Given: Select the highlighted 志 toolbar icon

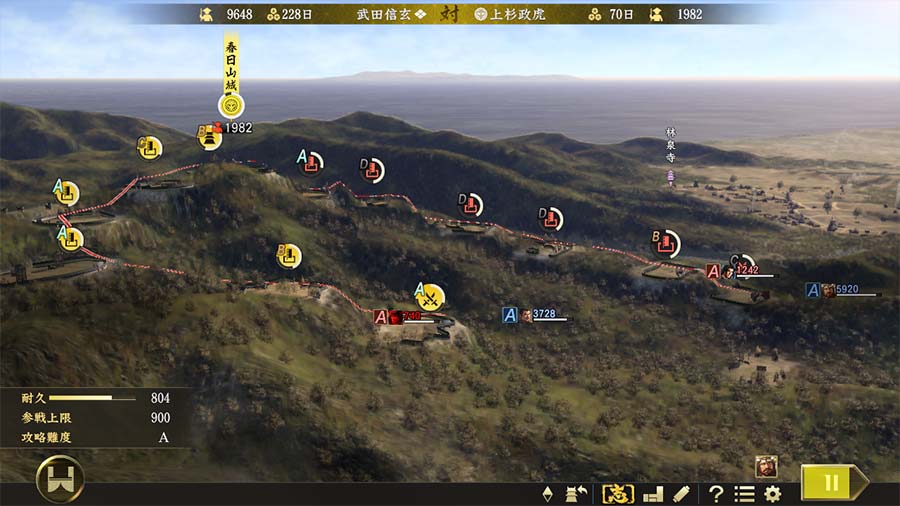Looking at the screenshot, I should click(x=617, y=493).
